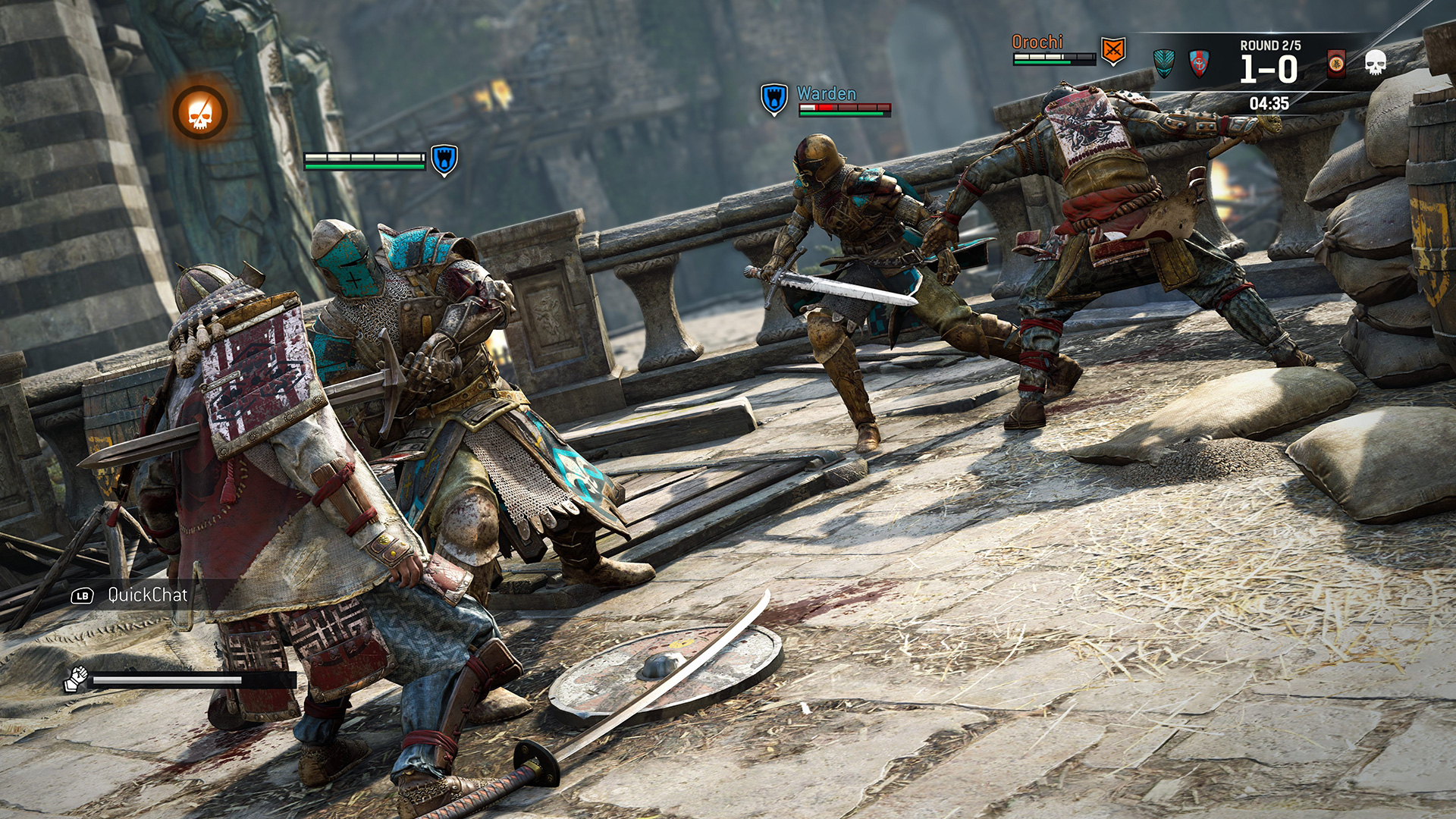The width and height of the screenshot is (1456, 819).
Task: Select the red enemy team banner emblem
Action: point(1336,64)
